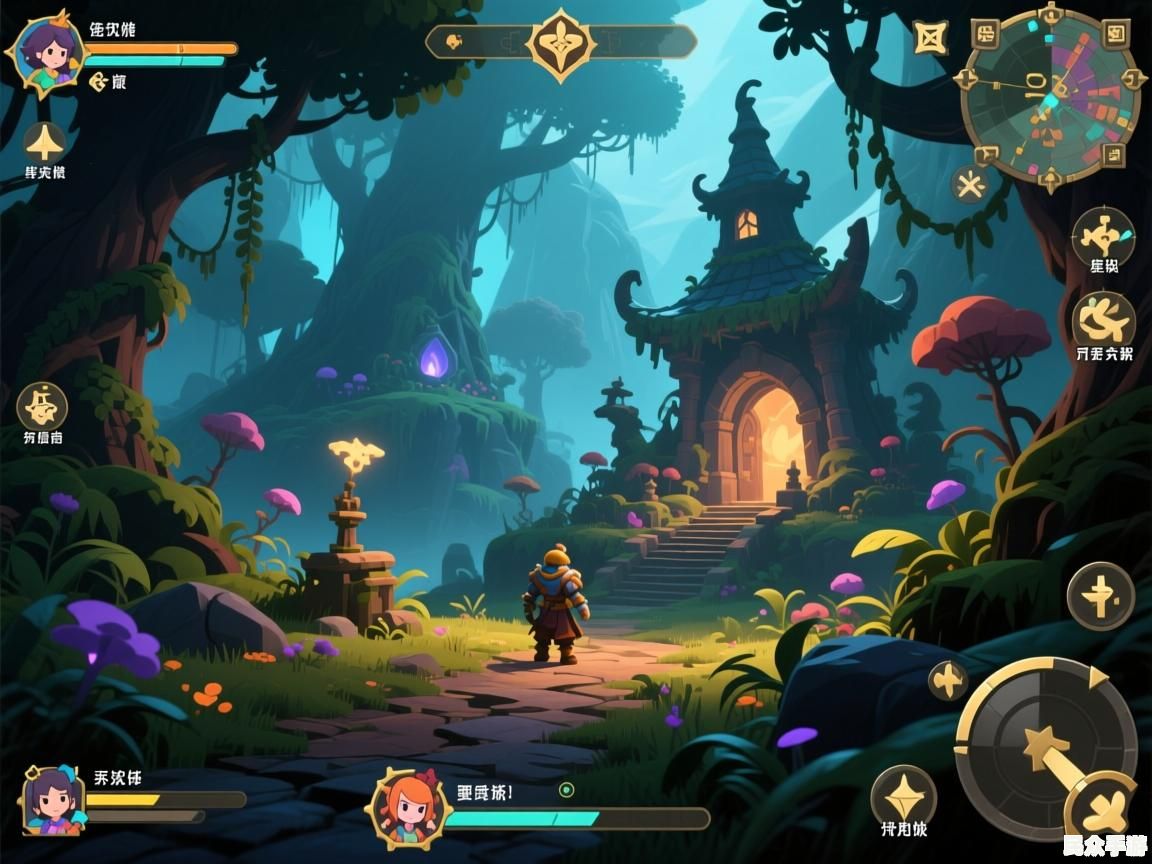
Task: Tap the small icon left of the center emblem
Action: (x=453, y=42)
